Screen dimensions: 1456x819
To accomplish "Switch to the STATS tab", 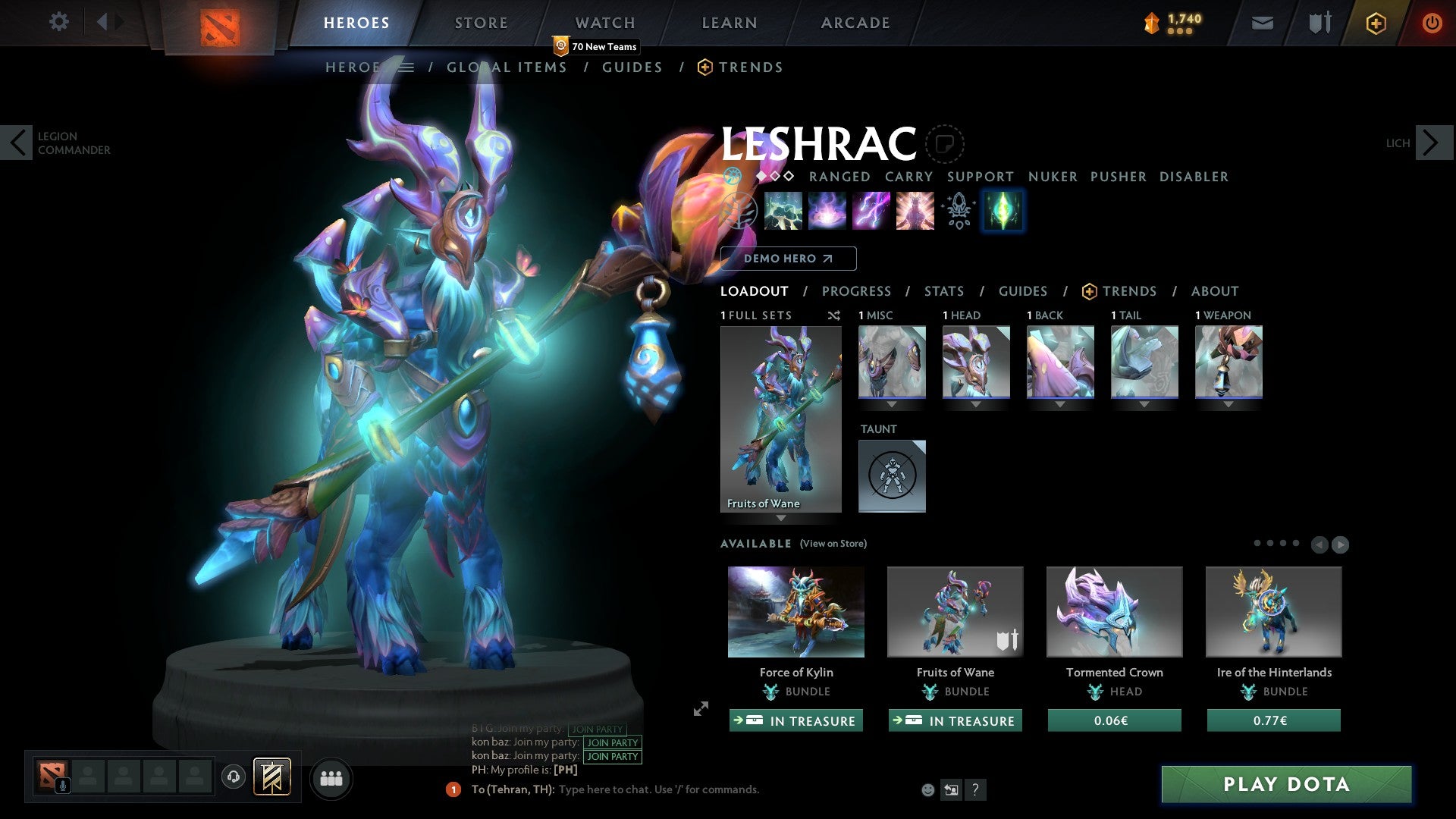I will [x=944, y=290].
